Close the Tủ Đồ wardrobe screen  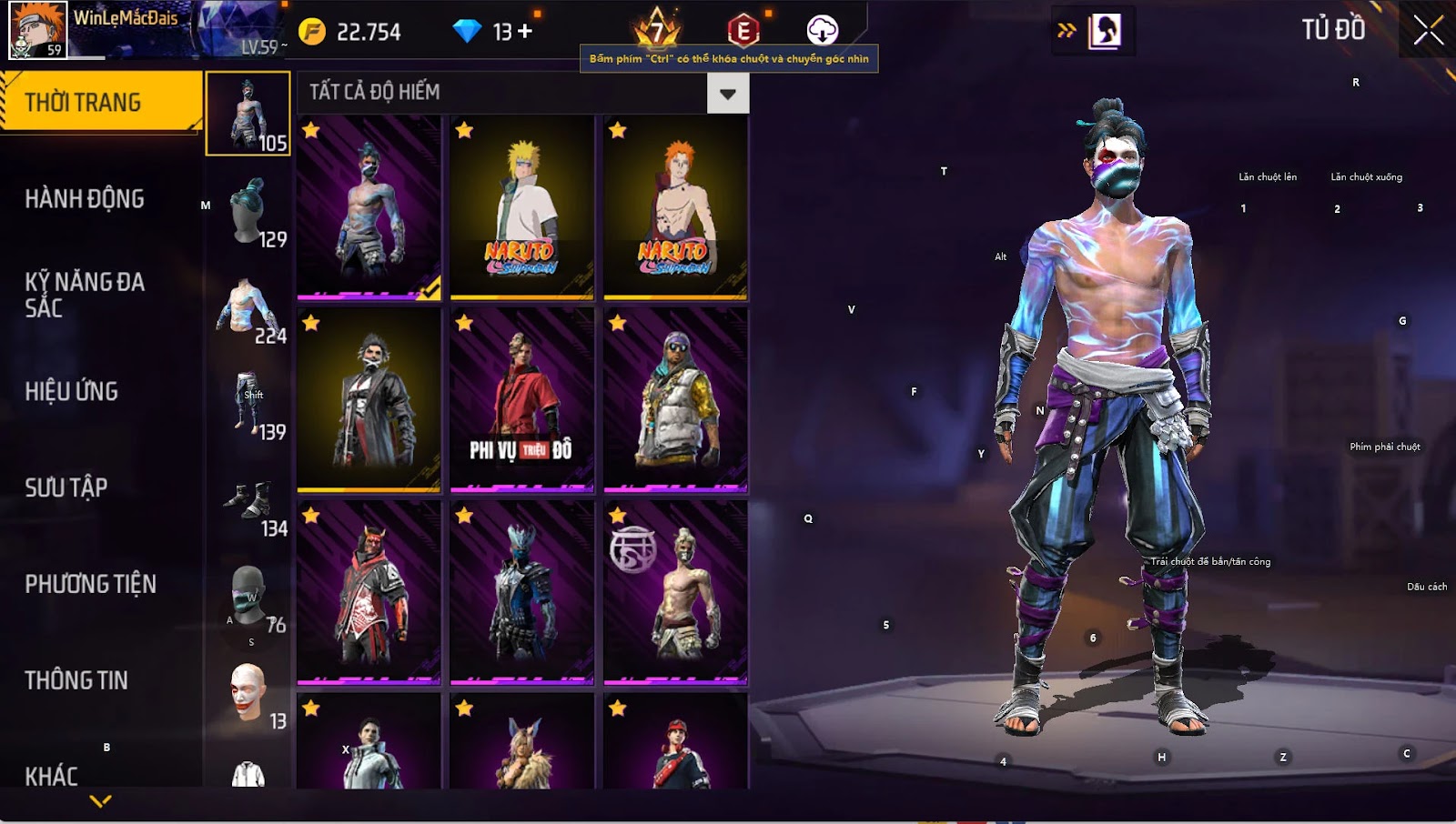pyautogui.click(x=1428, y=30)
